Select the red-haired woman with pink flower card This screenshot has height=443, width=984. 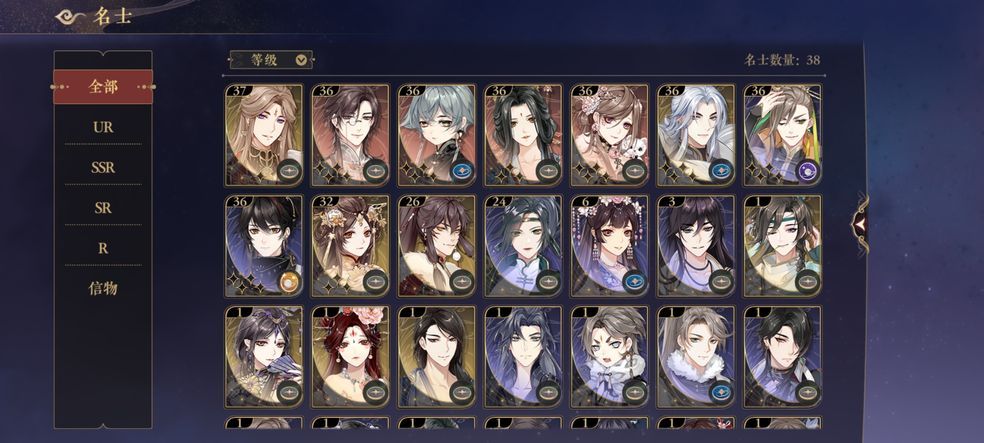click(x=350, y=357)
